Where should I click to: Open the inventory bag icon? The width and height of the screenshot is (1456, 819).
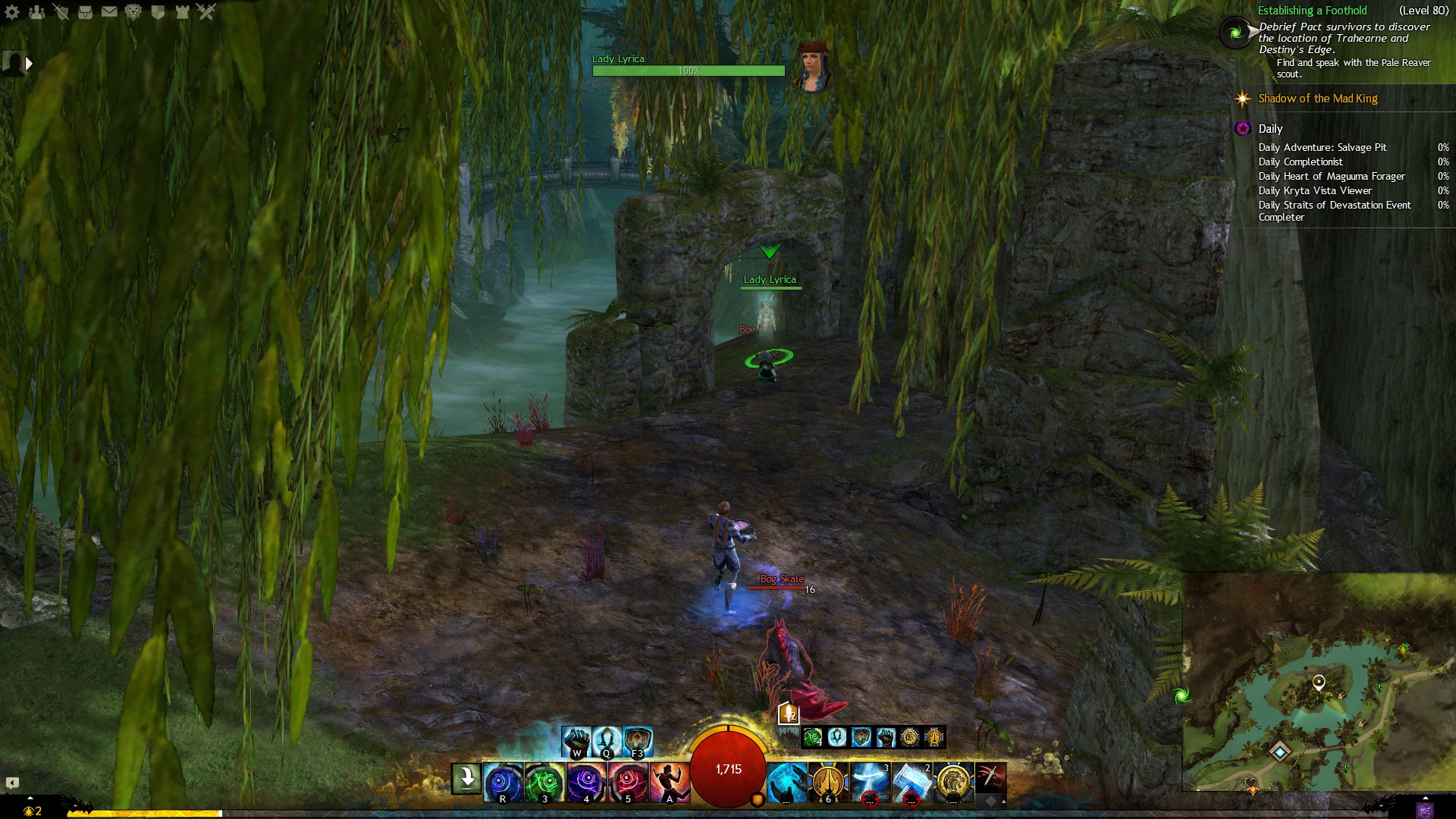click(x=85, y=11)
